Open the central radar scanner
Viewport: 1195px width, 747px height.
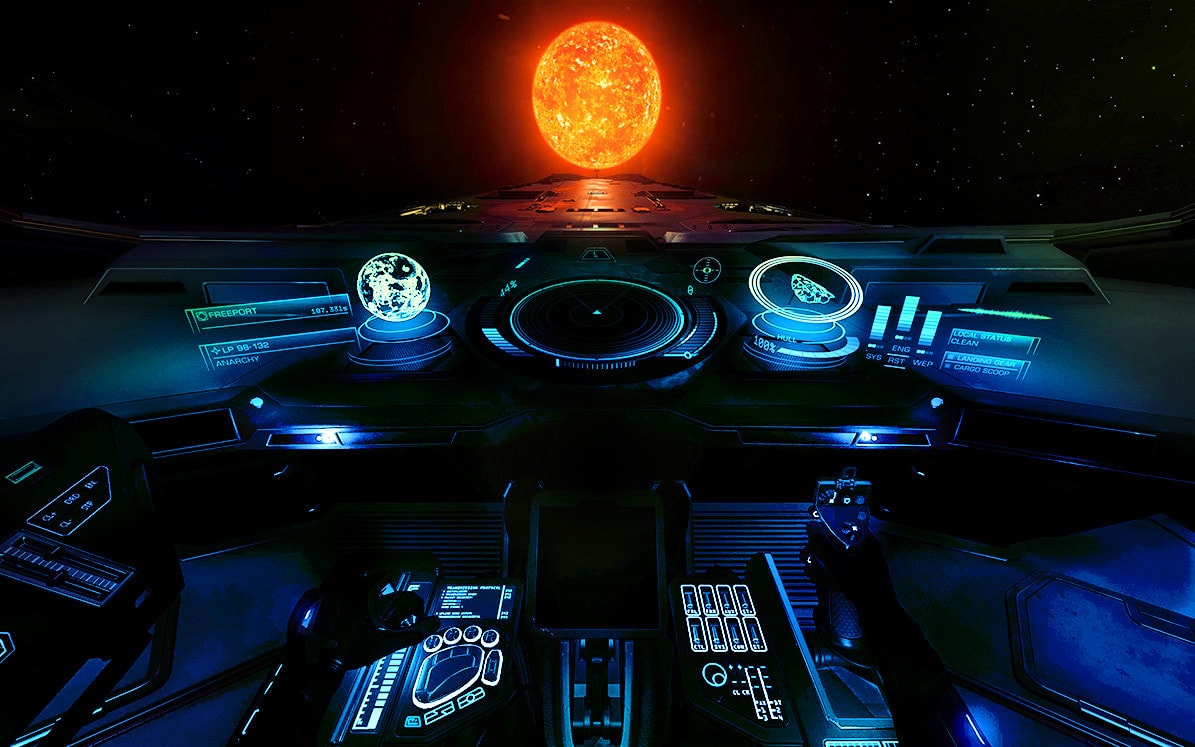click(597, 320)
